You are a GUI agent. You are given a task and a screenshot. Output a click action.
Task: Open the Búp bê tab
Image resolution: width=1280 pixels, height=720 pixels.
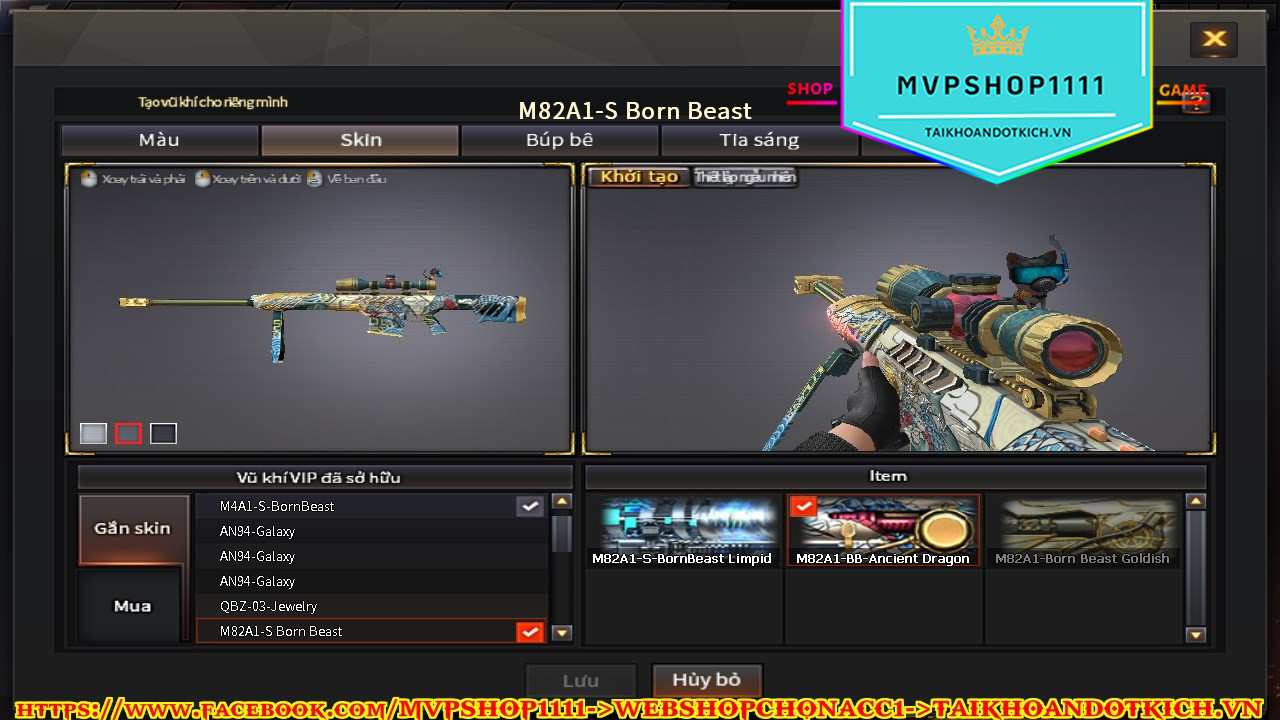click(x=559, y=140)
